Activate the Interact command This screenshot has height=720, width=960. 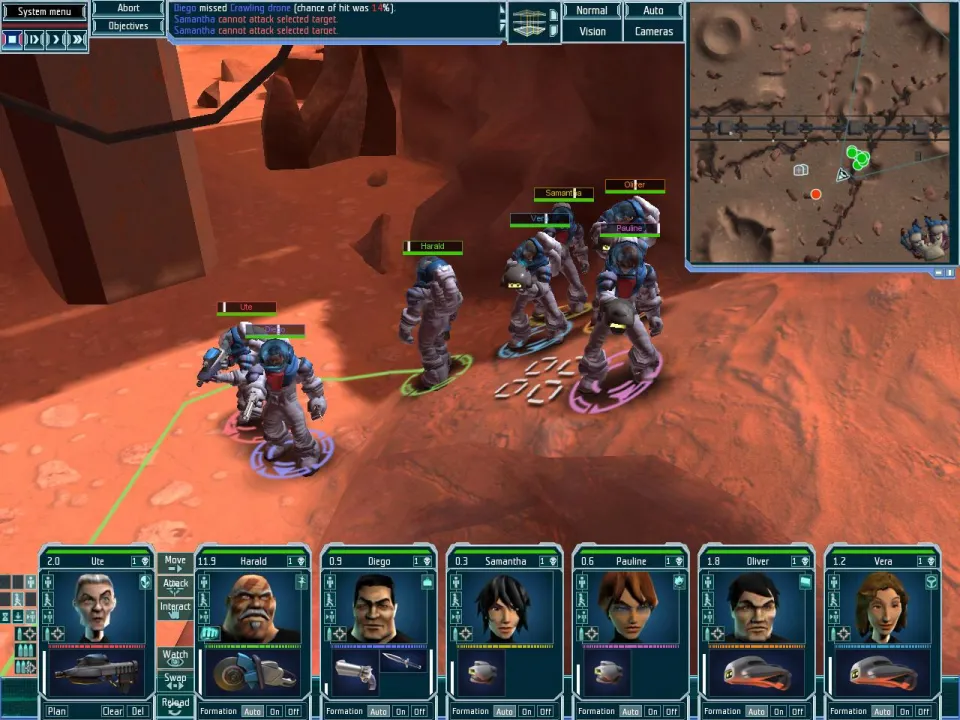tap(175, 607)
